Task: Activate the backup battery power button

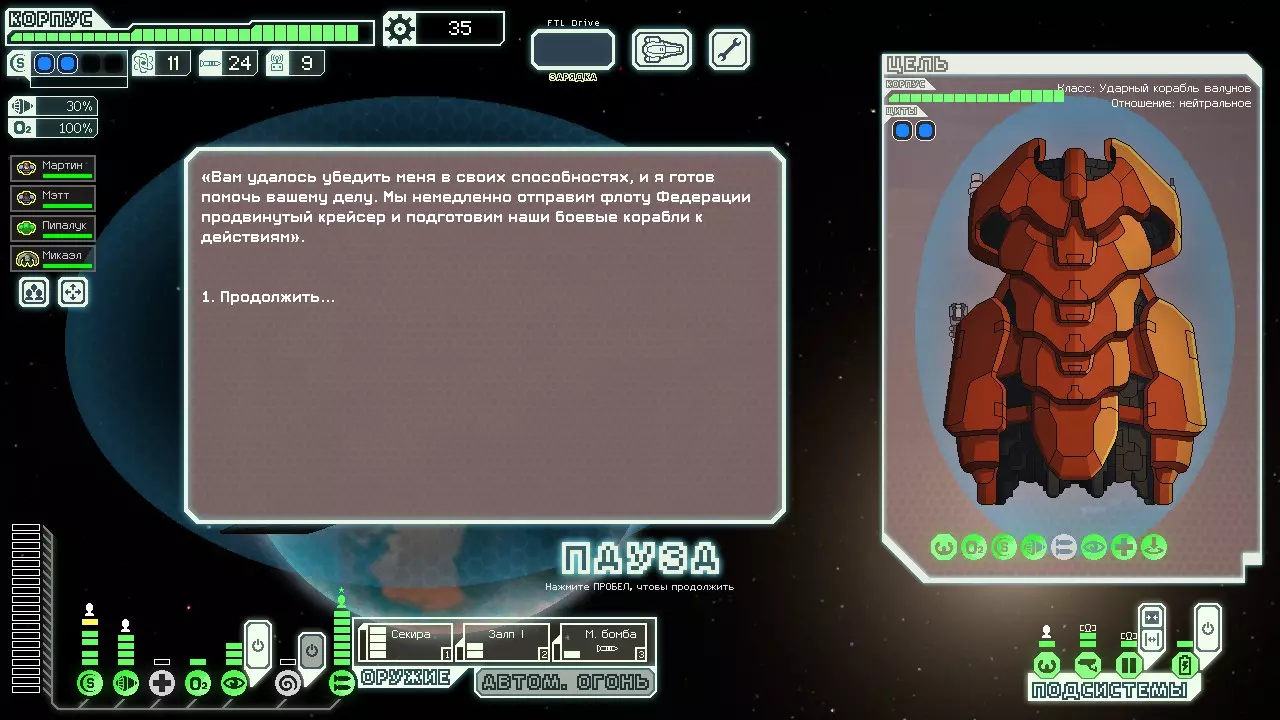Action: (1207, 628)
